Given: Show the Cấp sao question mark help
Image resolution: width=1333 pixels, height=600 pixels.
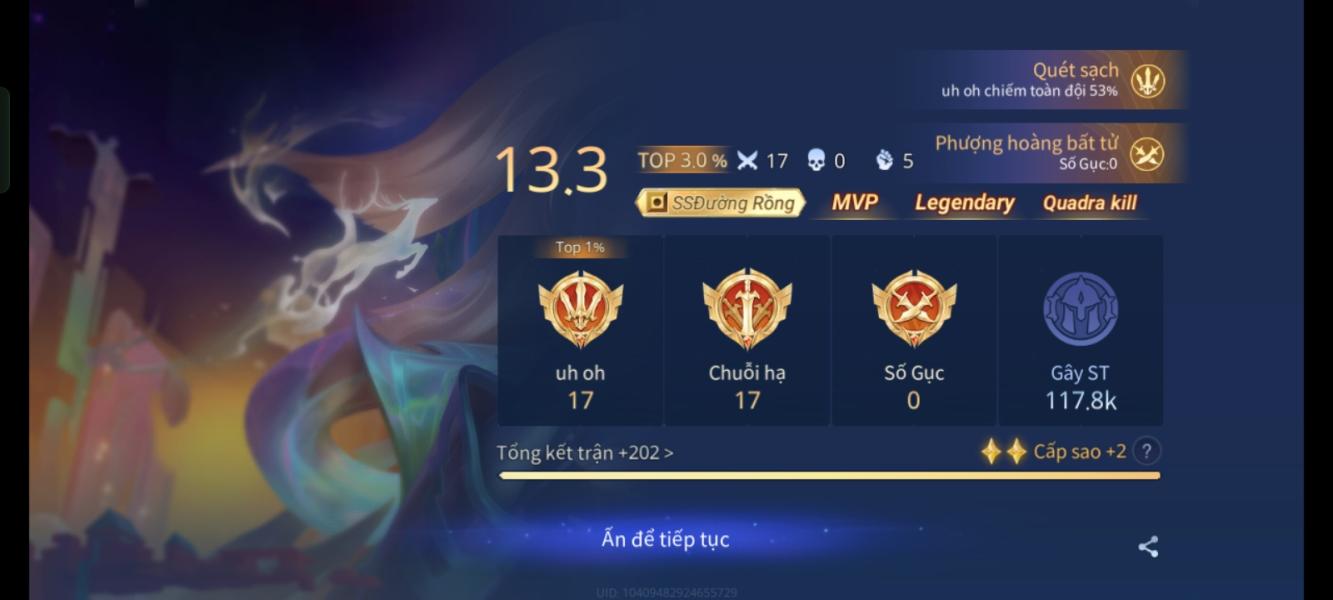Looking at the screenshot, I should [1147, 451].
